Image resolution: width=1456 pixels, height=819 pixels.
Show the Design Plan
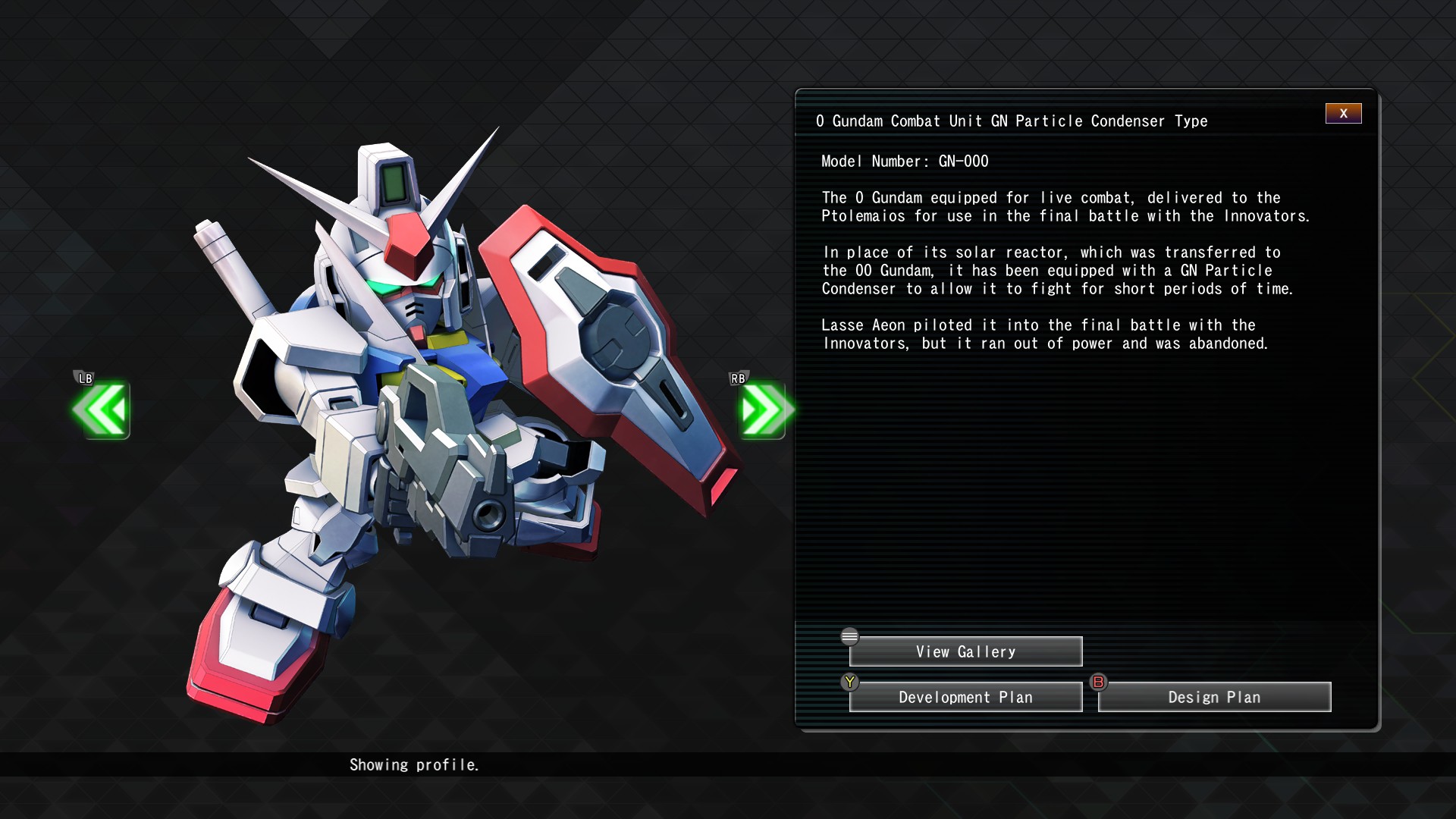click(x=1214, y=697)
